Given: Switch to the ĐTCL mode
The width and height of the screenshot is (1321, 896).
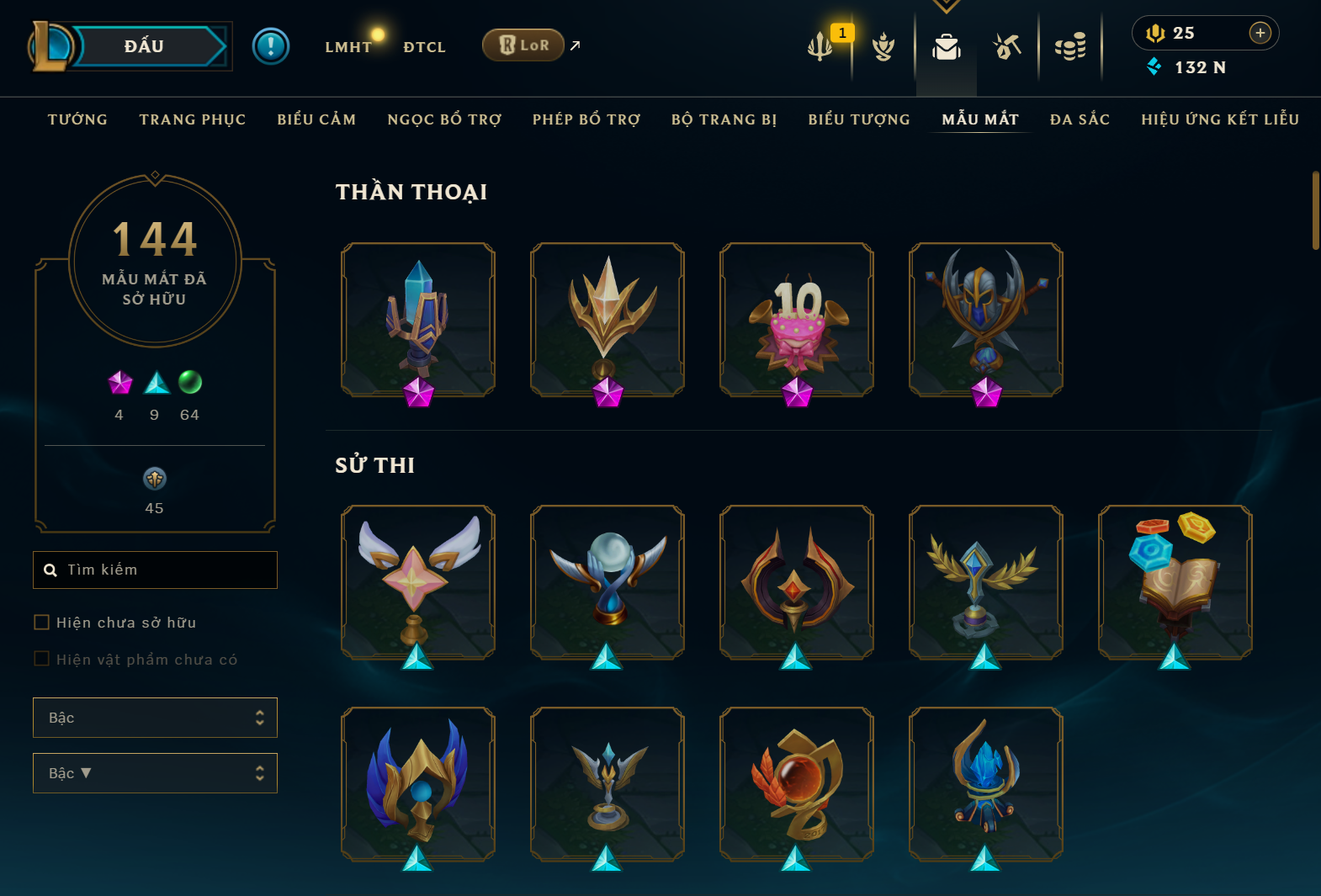Looking at the screenshot, I should (424, 47).
